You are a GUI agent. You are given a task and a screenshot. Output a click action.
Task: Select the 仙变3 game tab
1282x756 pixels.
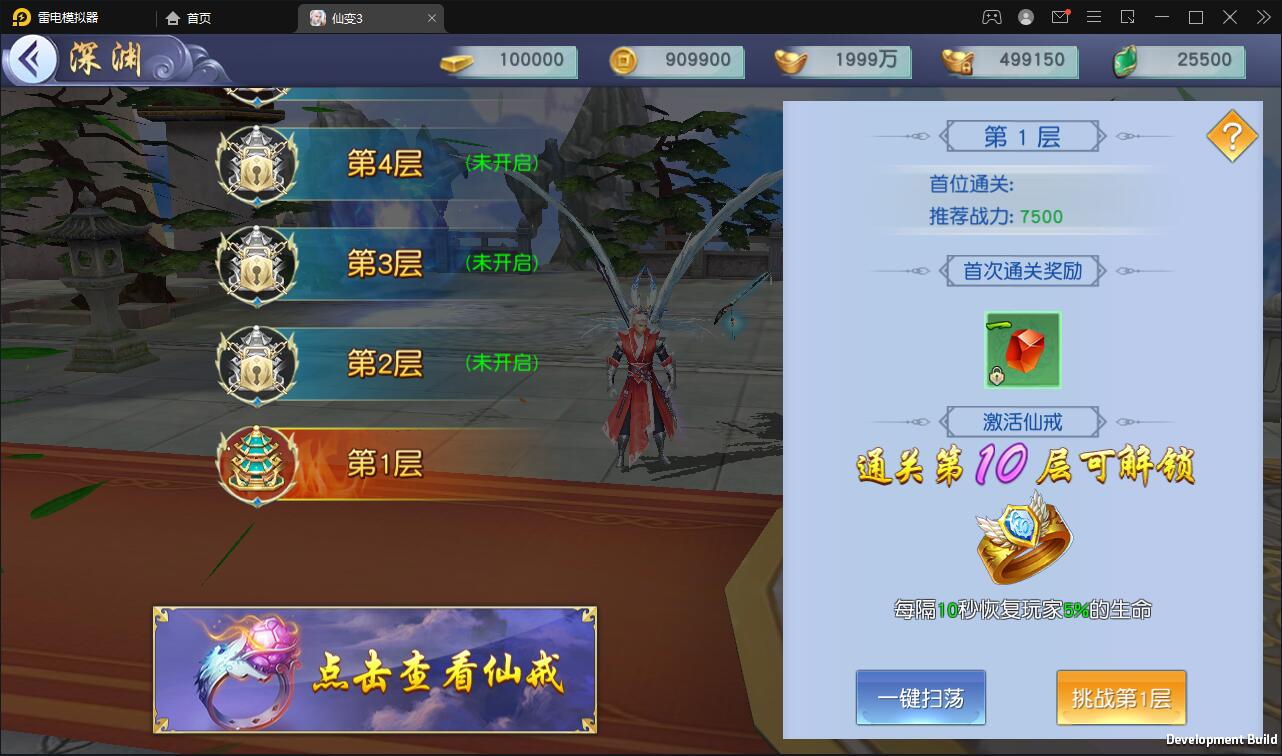click(363, 17)
